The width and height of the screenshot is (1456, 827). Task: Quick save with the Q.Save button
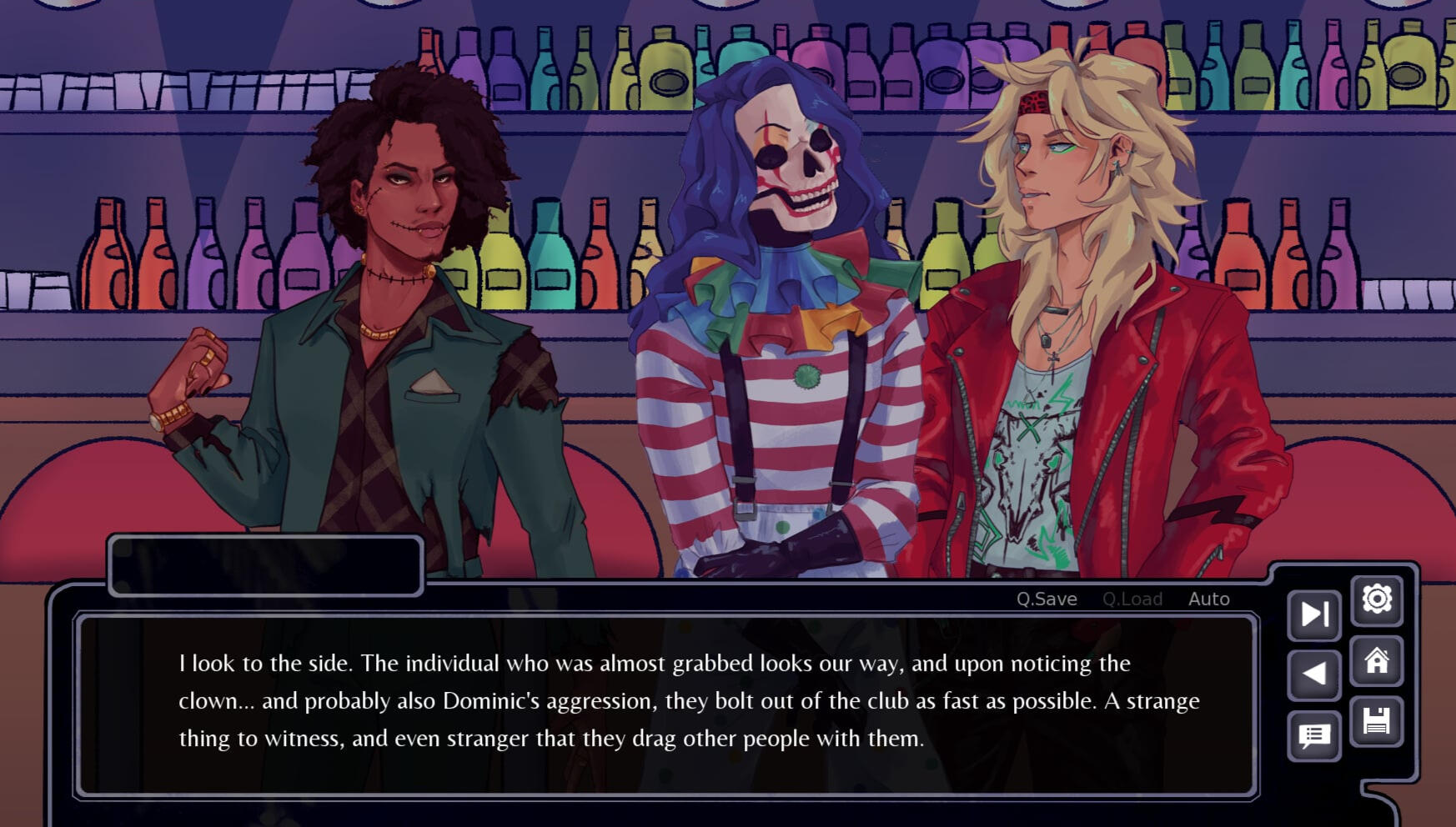click(1047, 599)
